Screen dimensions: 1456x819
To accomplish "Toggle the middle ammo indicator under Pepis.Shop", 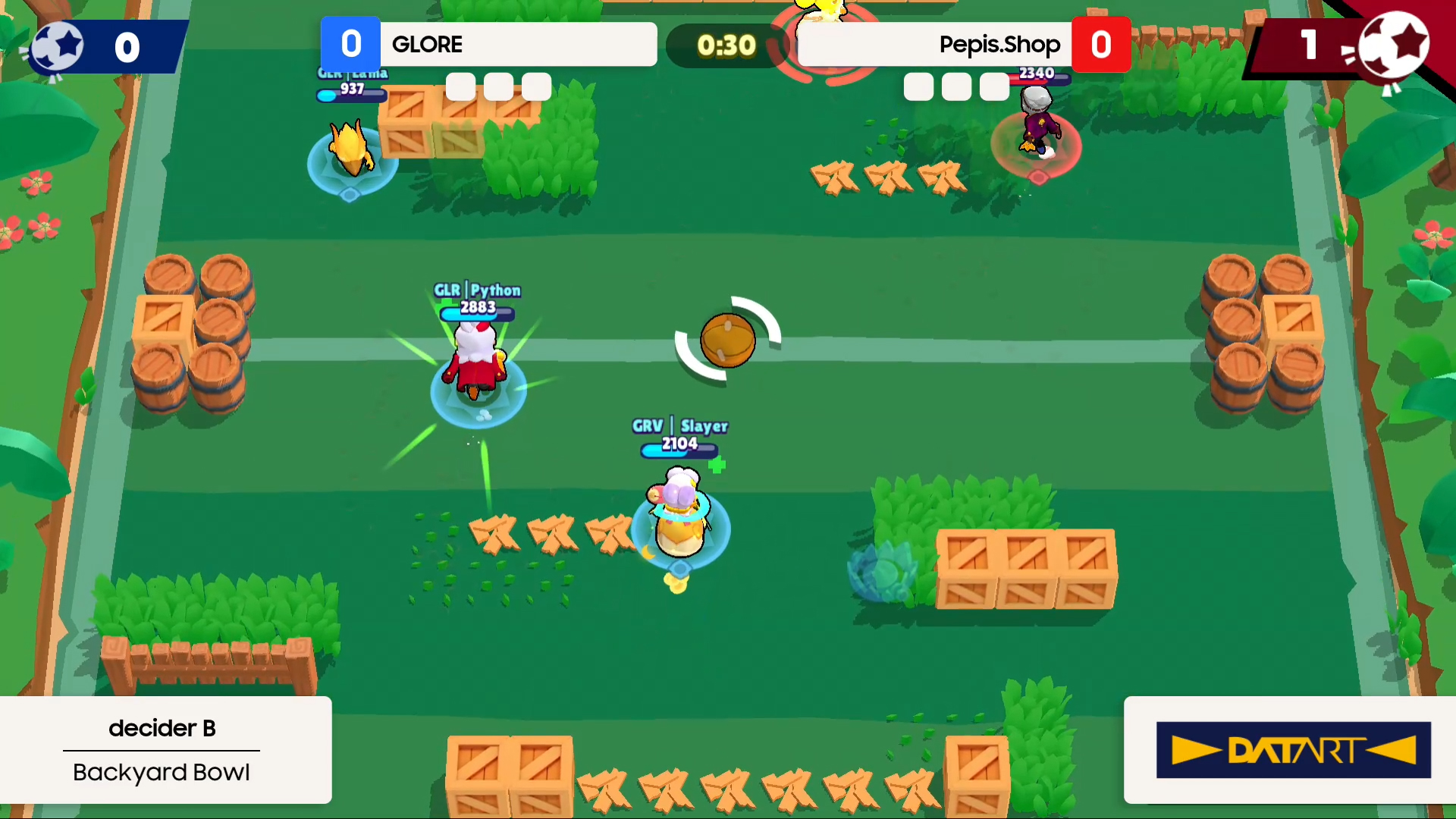I will click(955, 87).
